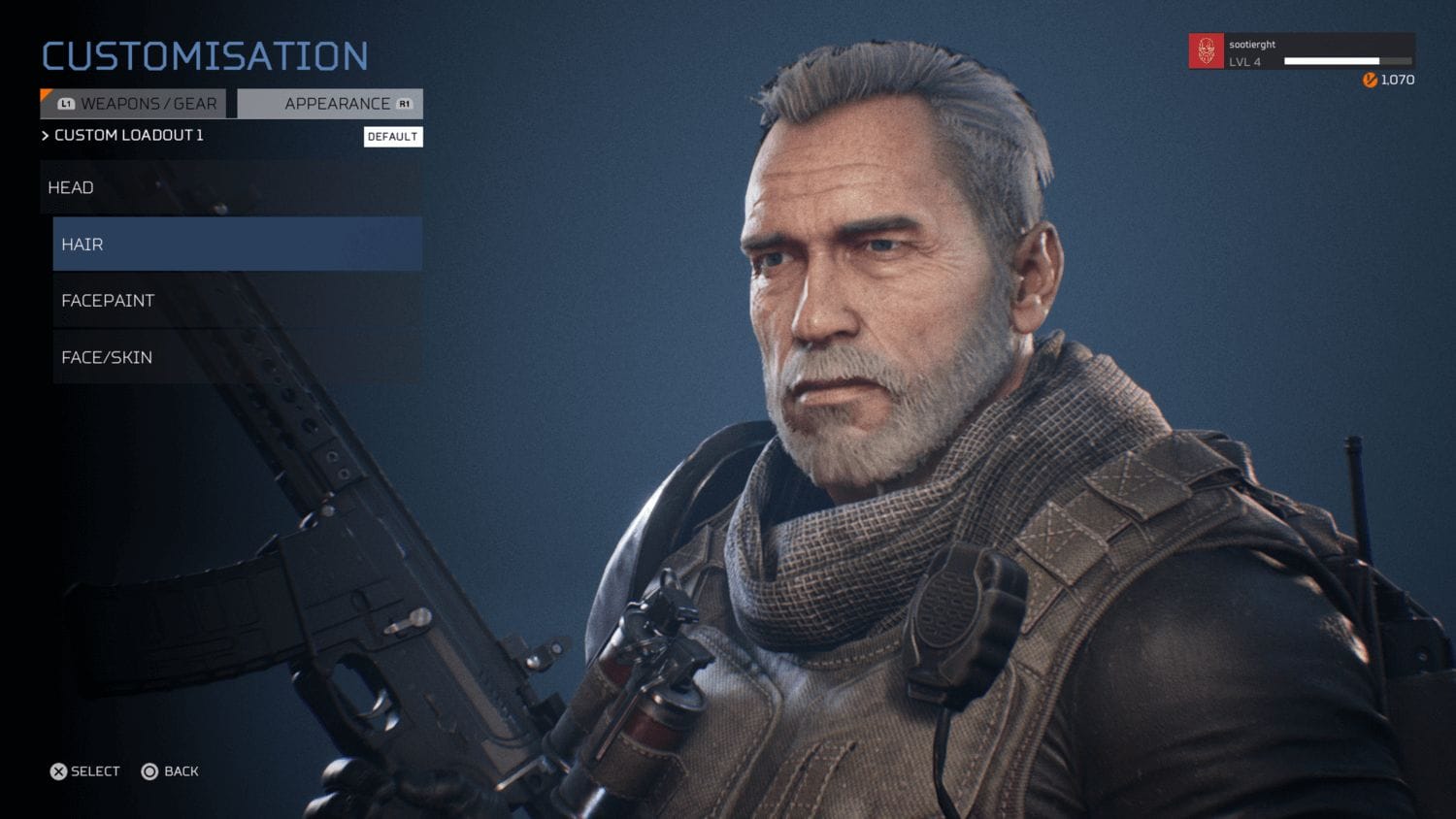Click the Default loadout button
The image size is (1456, 819).
[393, 137]
